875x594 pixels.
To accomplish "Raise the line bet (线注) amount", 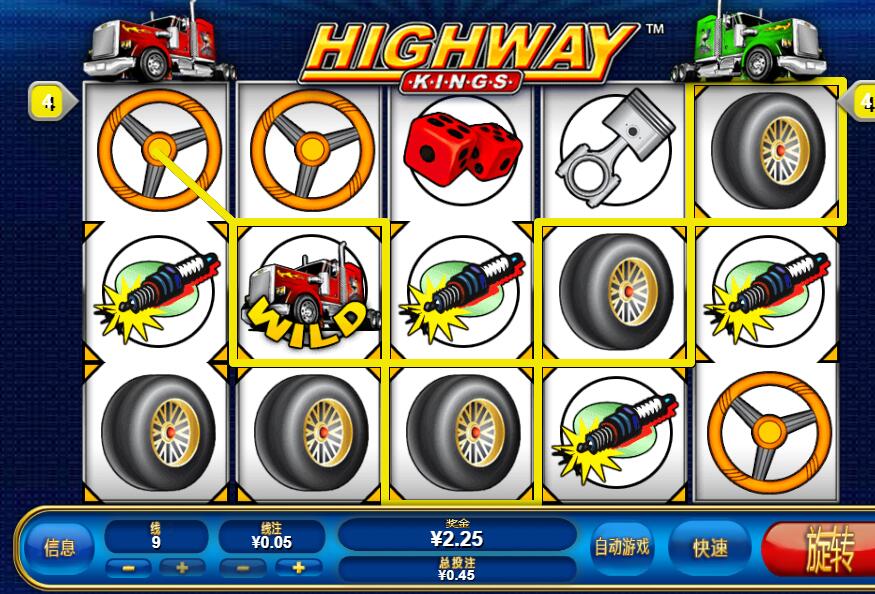I will coord(297,568).
